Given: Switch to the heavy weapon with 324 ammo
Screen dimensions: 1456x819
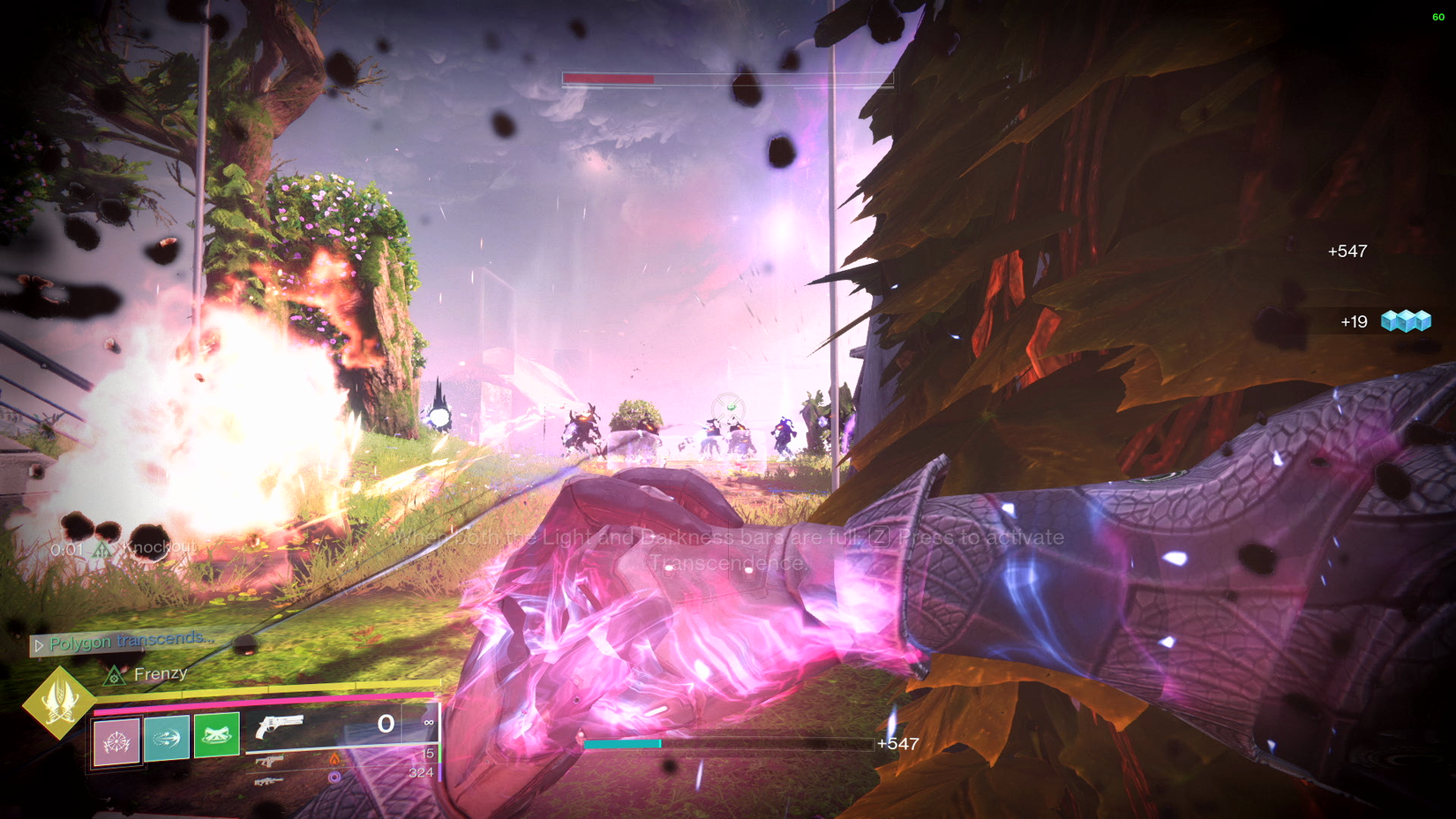Looking at the screenshot, I should tap(269, 780).
